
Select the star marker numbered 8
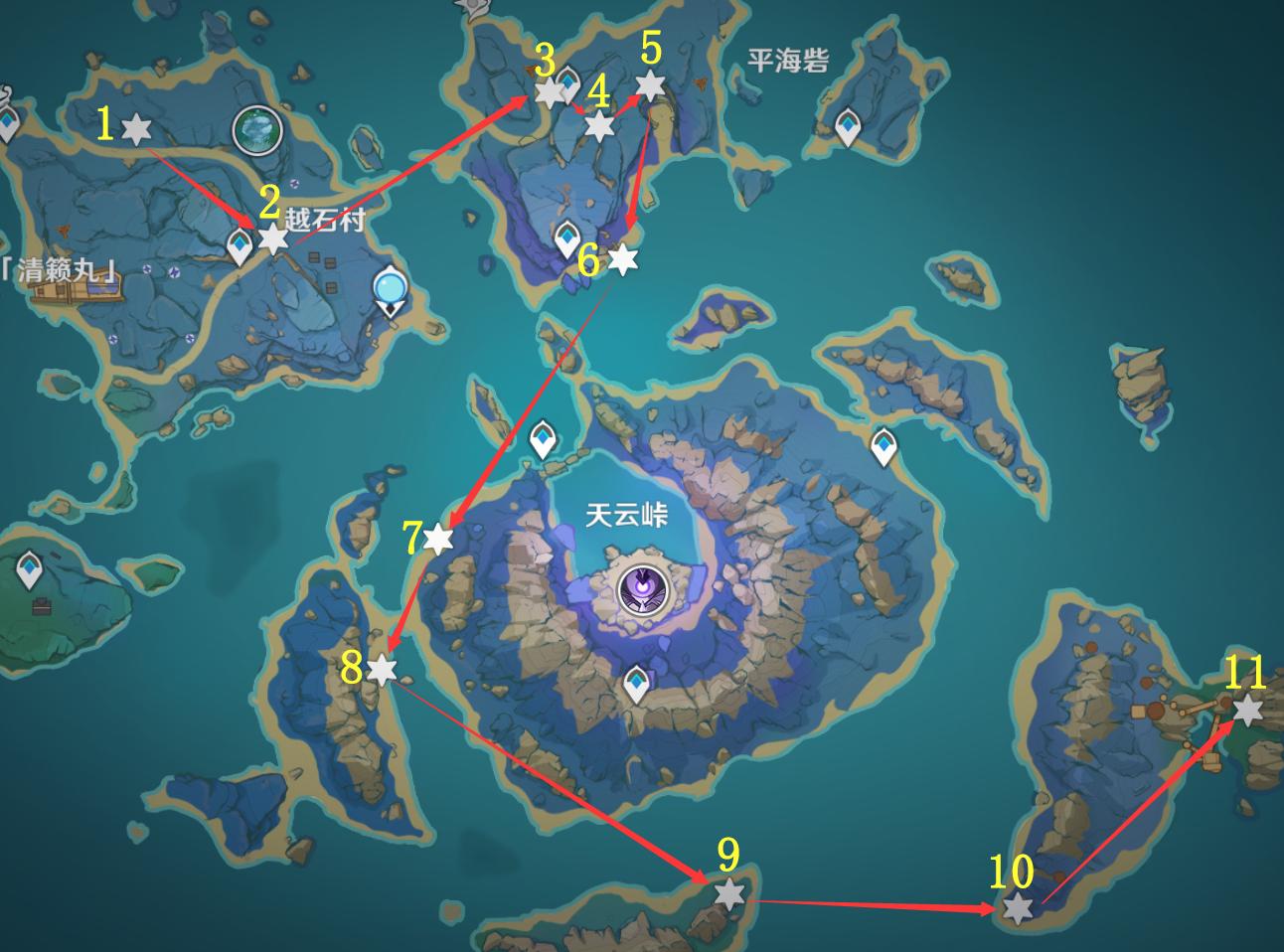[382, 670]
